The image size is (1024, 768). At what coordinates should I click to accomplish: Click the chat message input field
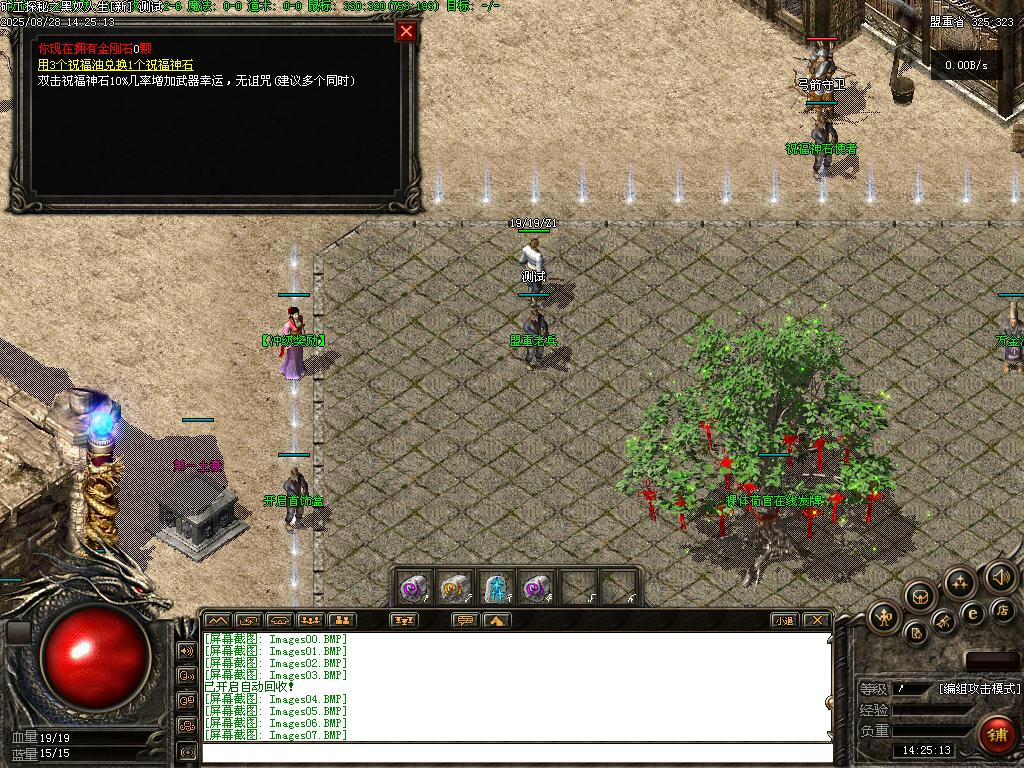516,752
